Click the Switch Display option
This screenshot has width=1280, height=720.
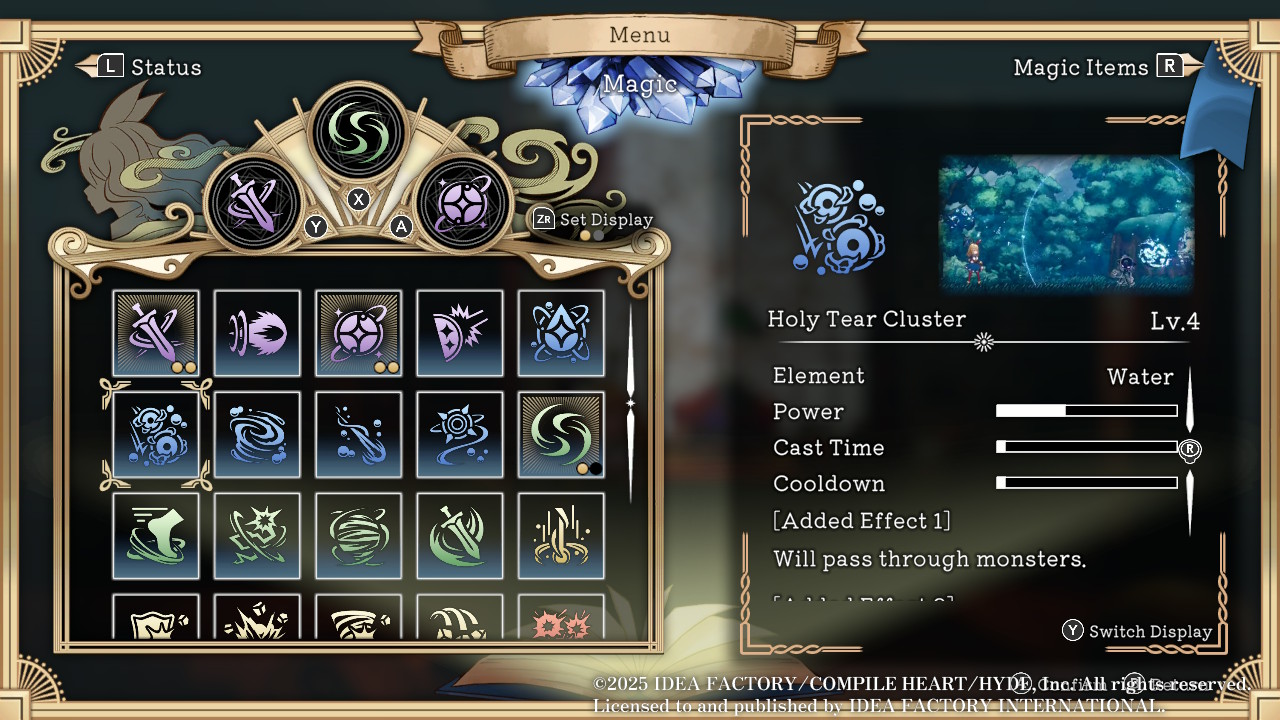pos(1138,631)
